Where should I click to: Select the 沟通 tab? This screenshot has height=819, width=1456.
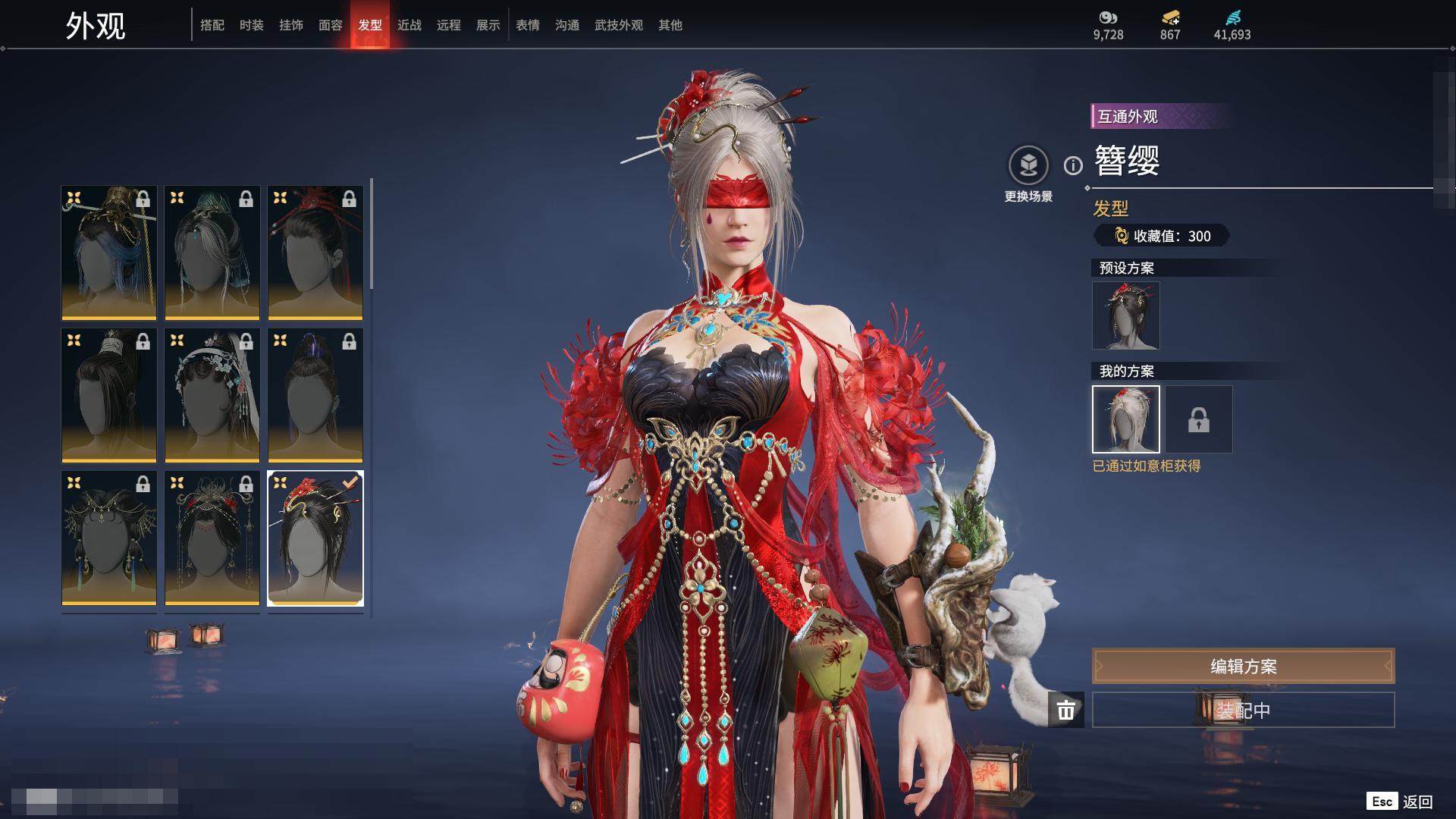(567, 25)
